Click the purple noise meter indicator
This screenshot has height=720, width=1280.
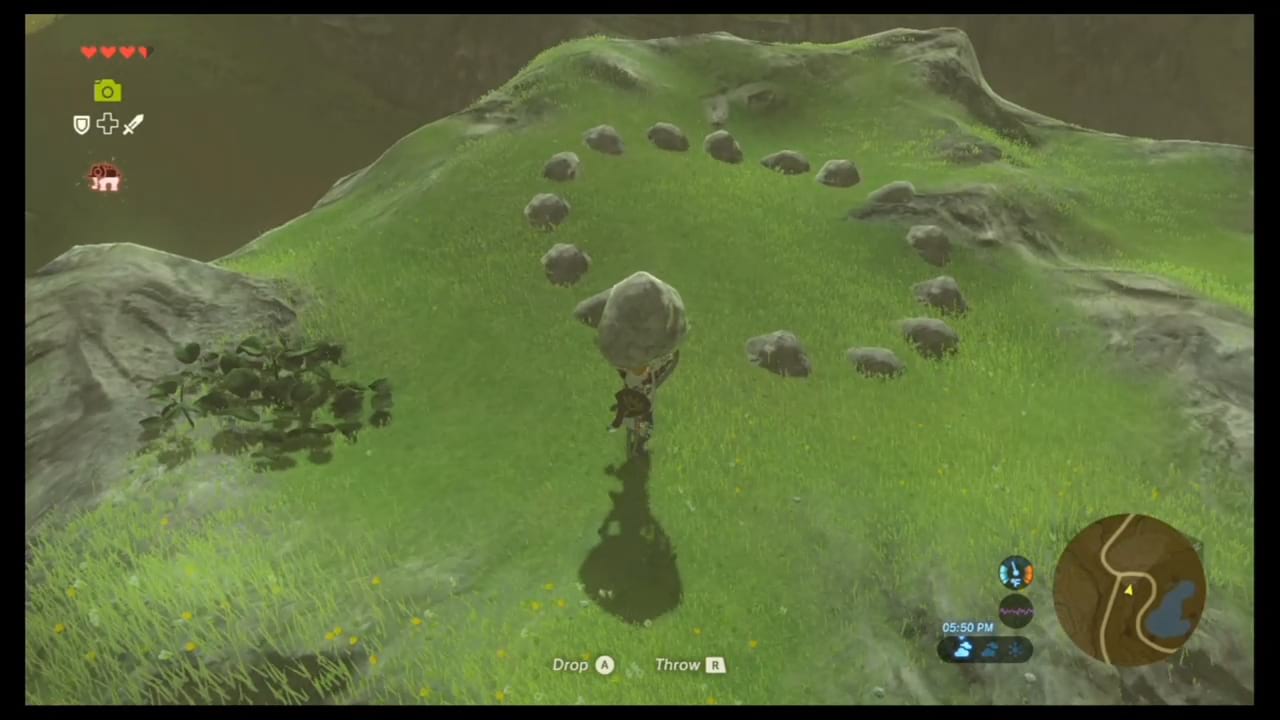click(1016, 612)
